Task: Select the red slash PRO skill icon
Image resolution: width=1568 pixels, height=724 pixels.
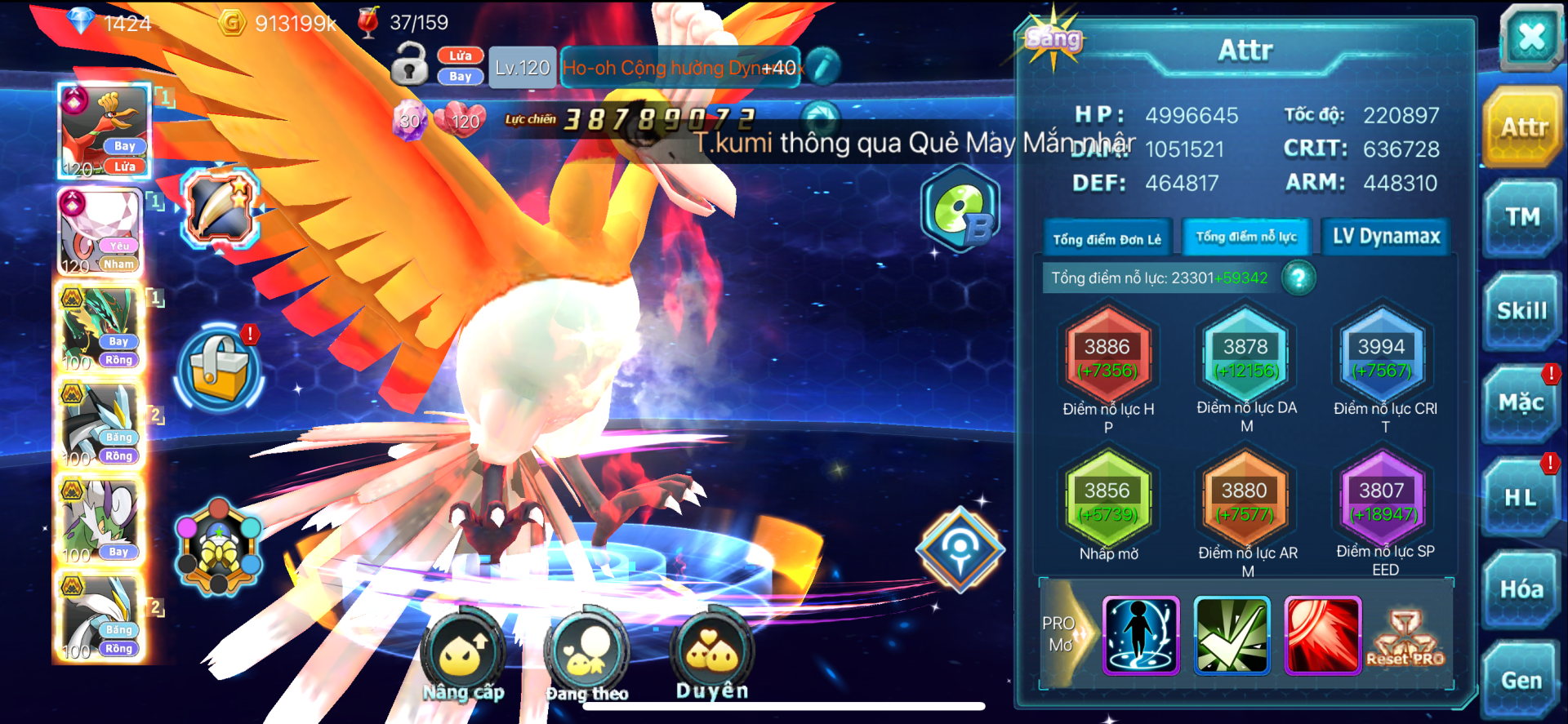Action: pyautogui.click(x=1322, y=636)
